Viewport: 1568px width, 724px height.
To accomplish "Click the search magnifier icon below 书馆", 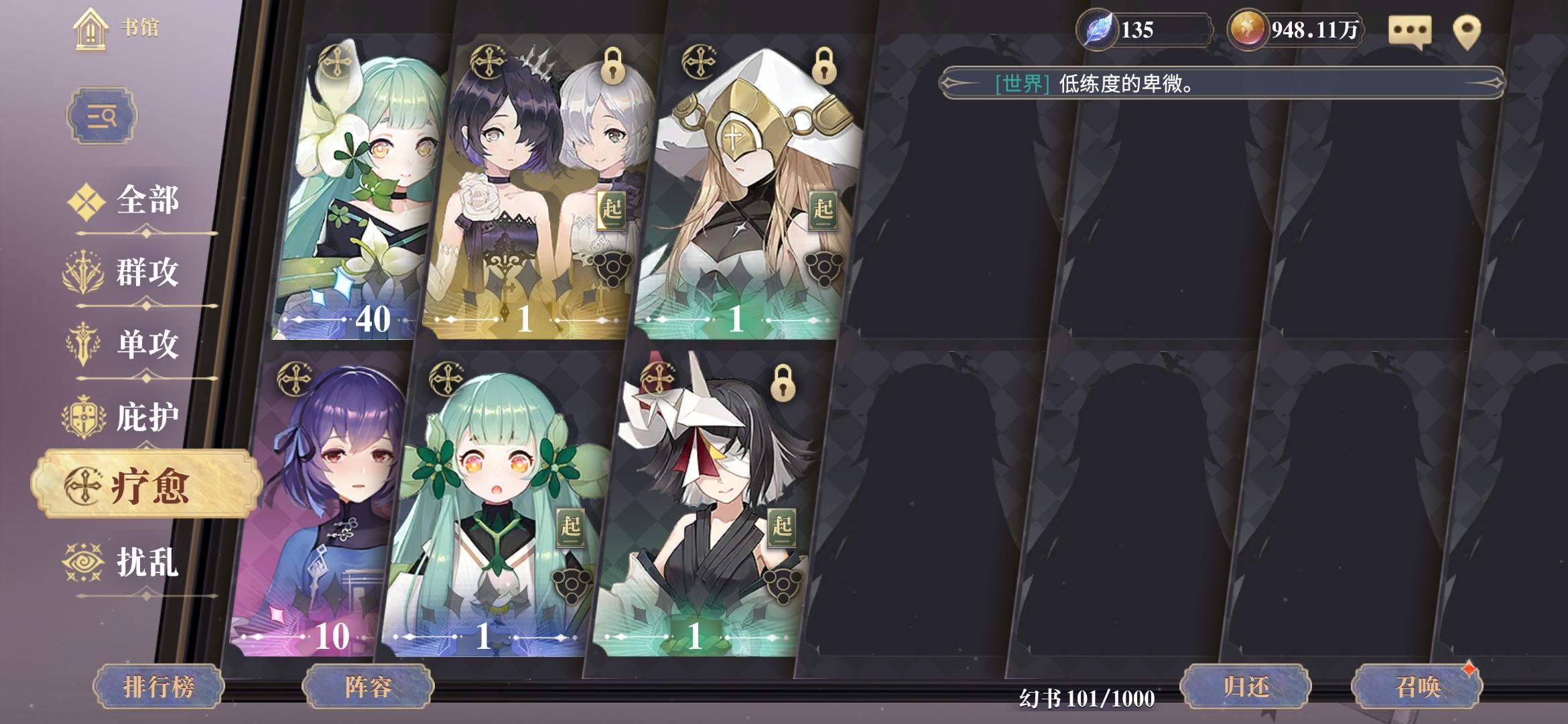I will 104,115.
